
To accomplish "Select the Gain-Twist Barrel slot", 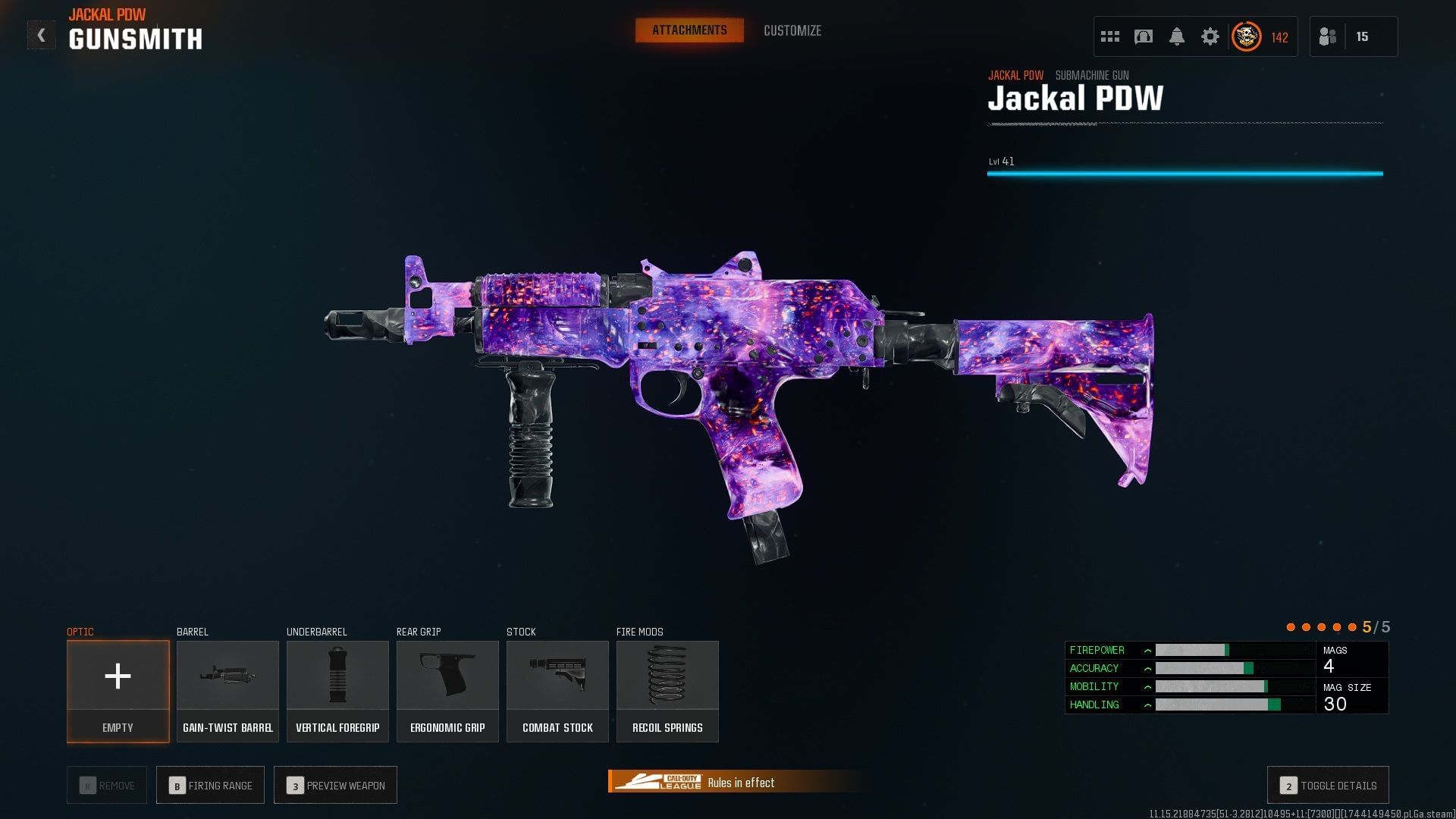I will (227, 691).
